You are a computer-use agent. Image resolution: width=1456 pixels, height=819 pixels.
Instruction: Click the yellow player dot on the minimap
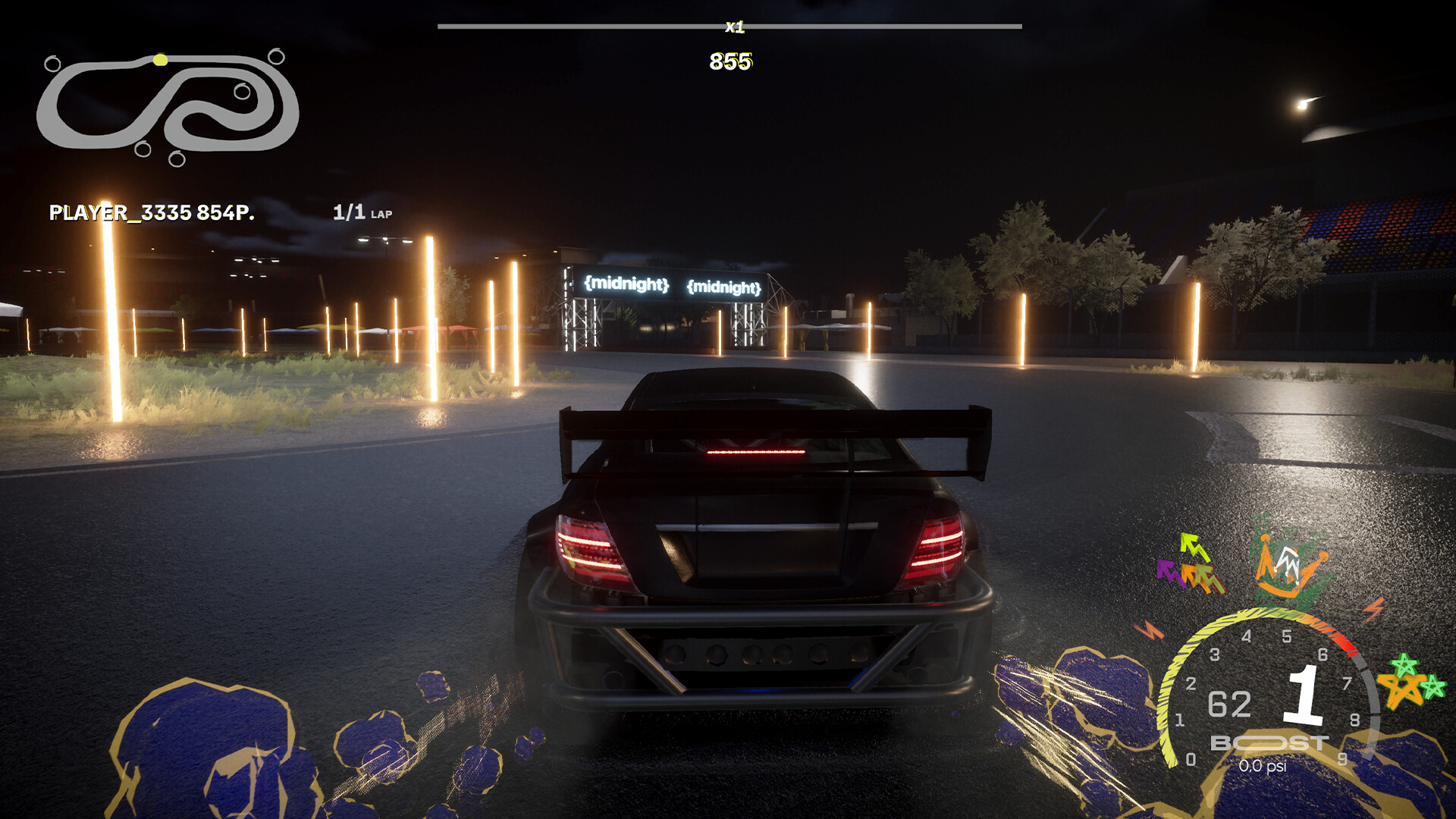[x=159, y=59]
